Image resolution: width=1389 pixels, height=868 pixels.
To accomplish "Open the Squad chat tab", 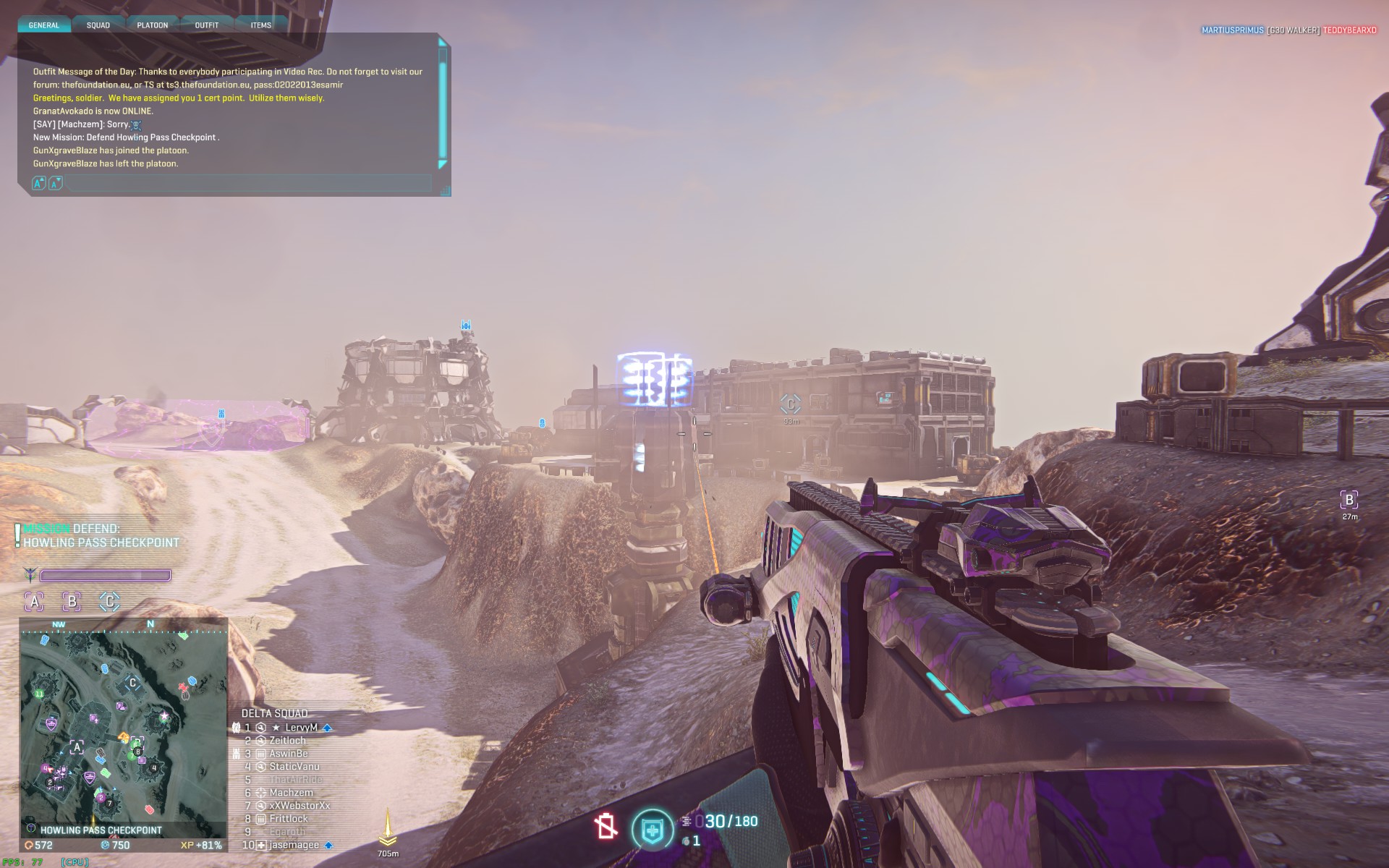I will 98,25.
